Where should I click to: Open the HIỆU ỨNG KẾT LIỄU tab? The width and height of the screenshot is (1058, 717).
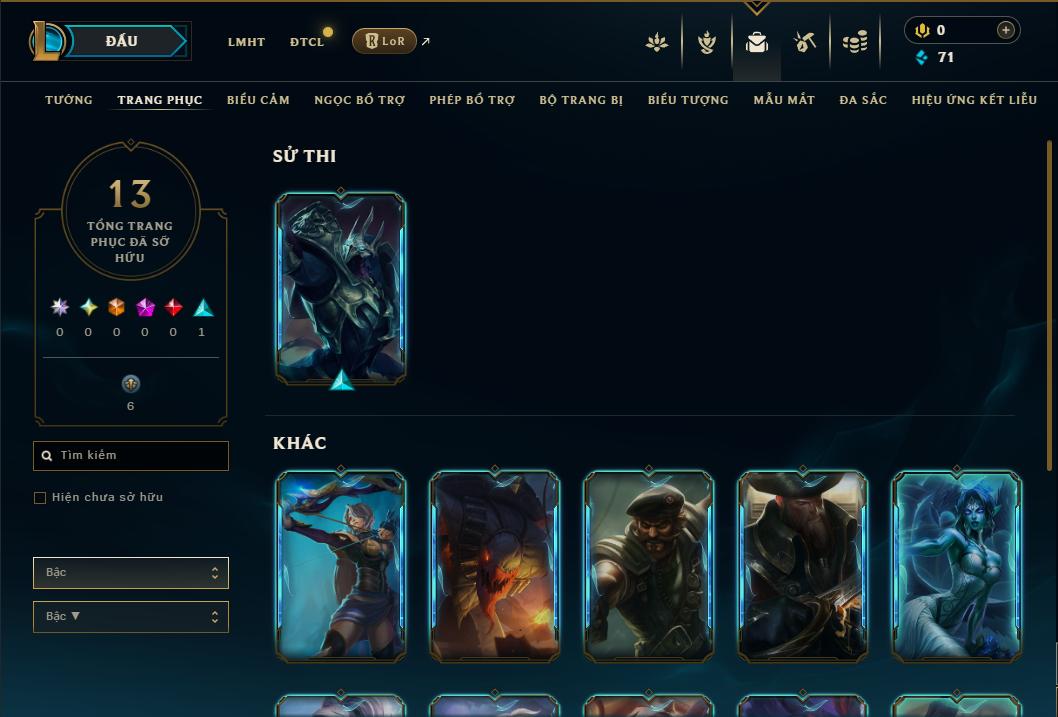pyautogui.click(x=974, y=100)
